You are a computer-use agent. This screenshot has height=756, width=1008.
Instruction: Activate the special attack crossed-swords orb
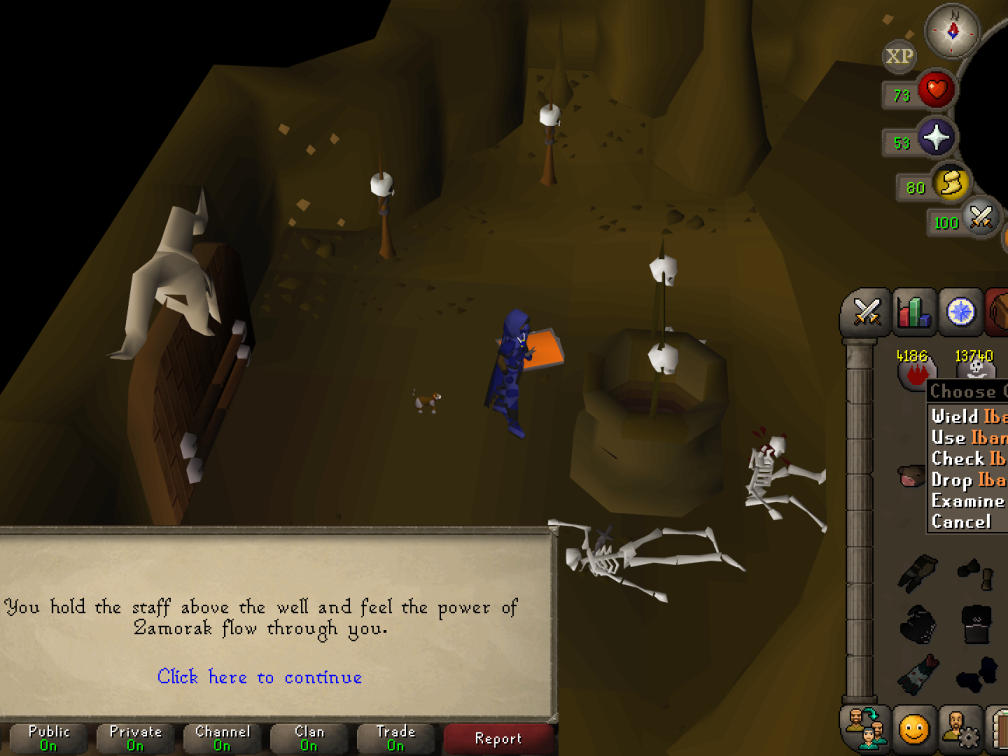980,217
